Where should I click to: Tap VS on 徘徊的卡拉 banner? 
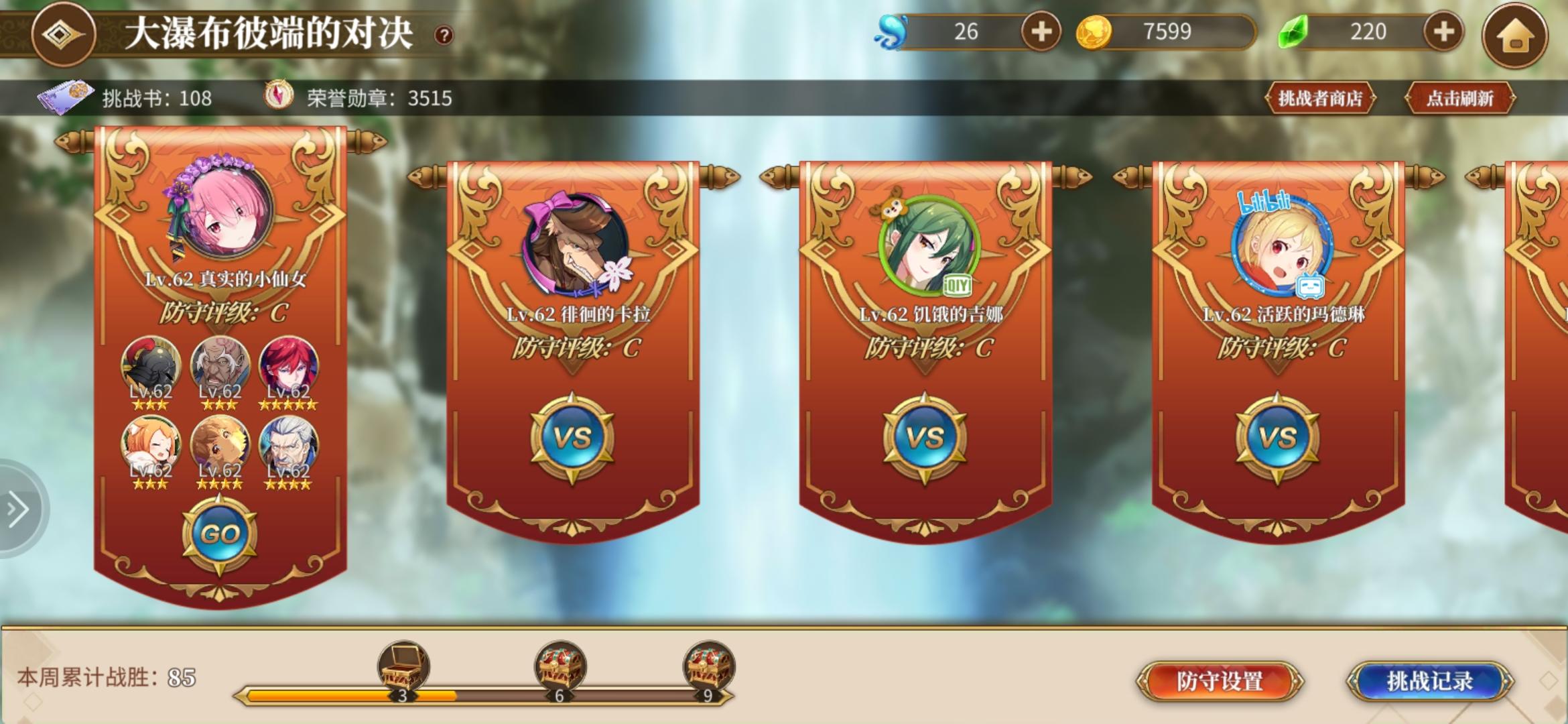(571, 436)
